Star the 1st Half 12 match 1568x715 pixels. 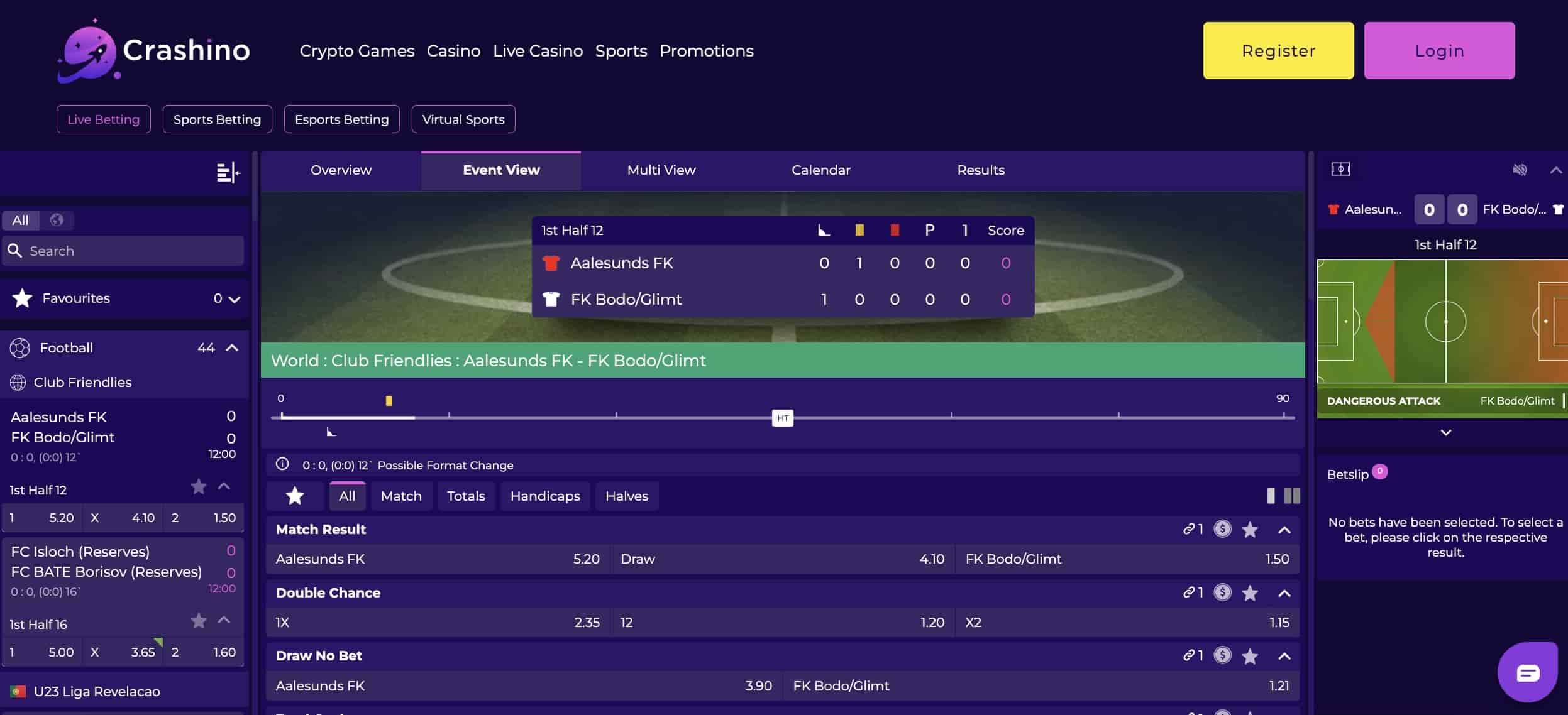(x=199, y=487)
